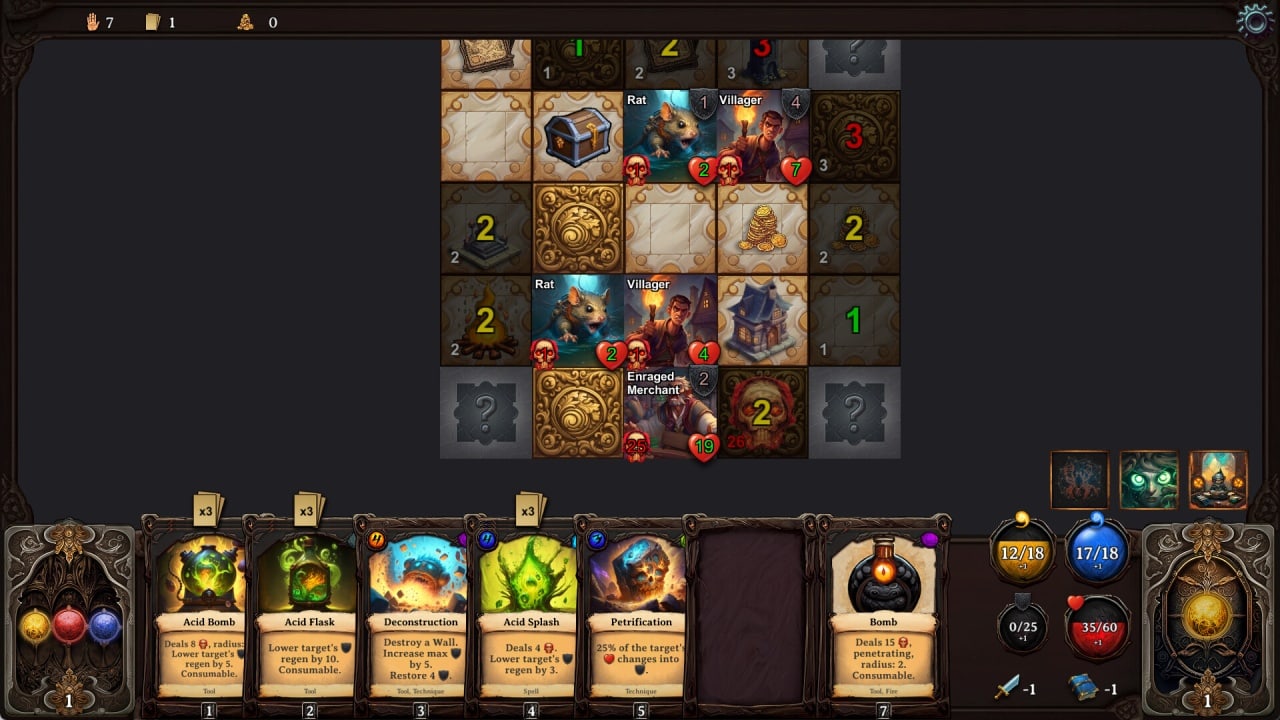Attack the Rat beside the treasure chest
This screenshot has height=720, width=1280.
coord(670,137)
